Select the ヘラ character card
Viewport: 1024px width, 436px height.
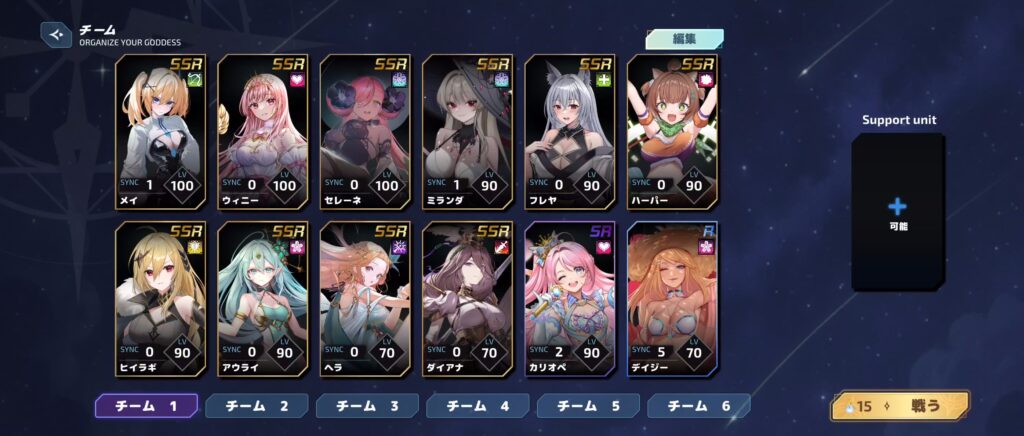365,299
